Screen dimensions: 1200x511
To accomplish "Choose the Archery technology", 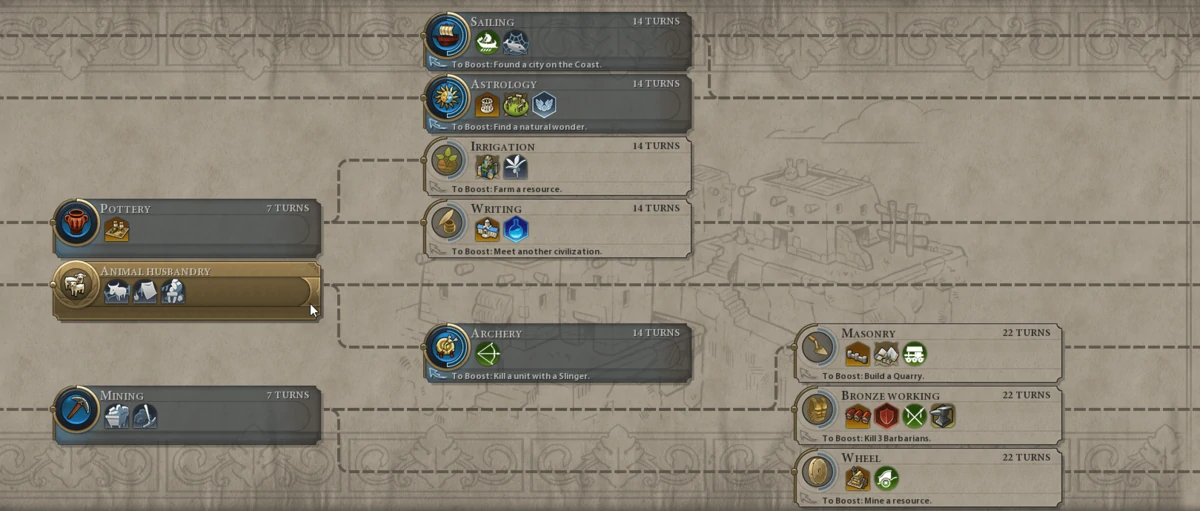I will 558,353.
